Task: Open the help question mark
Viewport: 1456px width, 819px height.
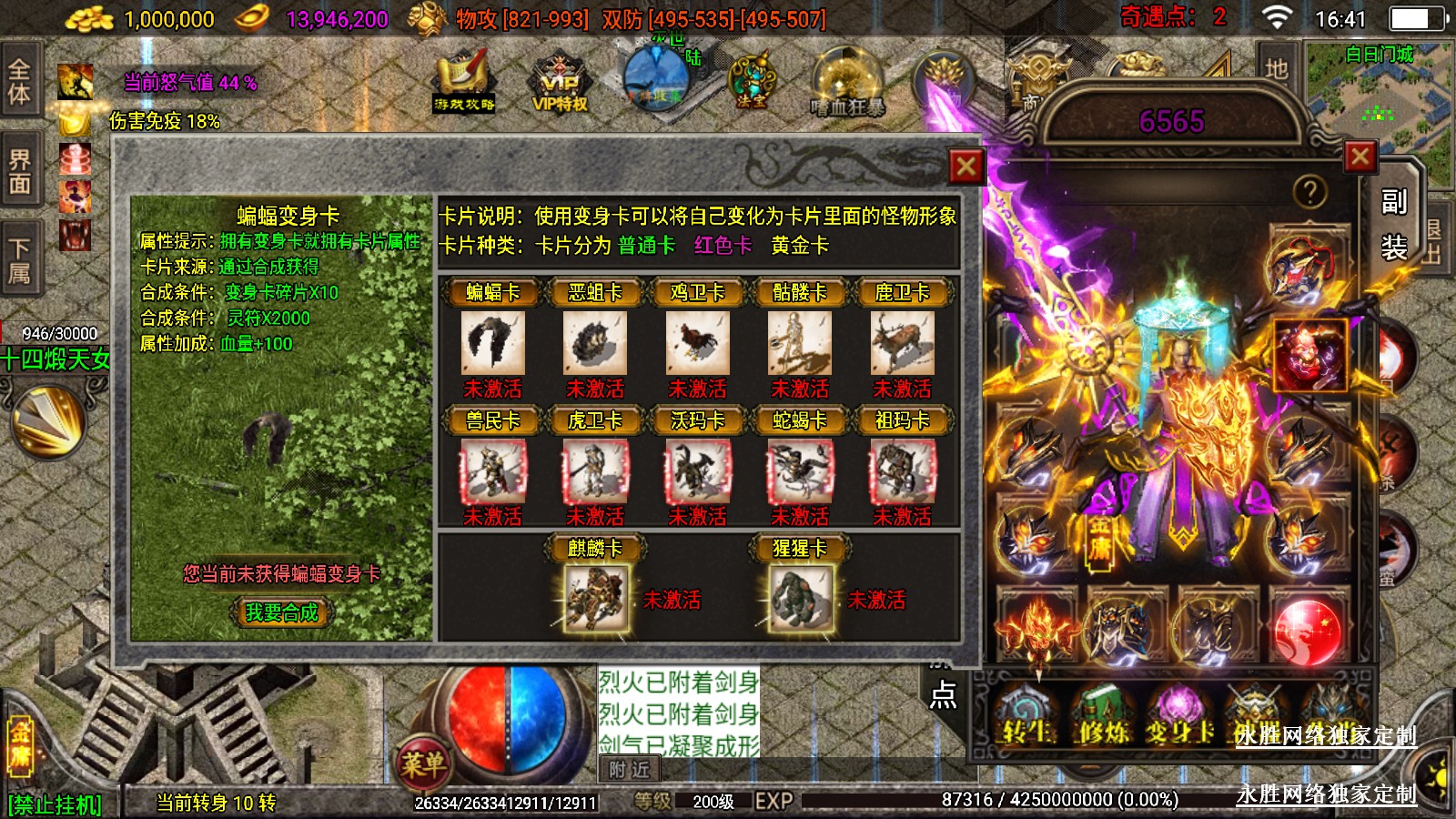Action: pyautogui.click(x=1309, y=192)
